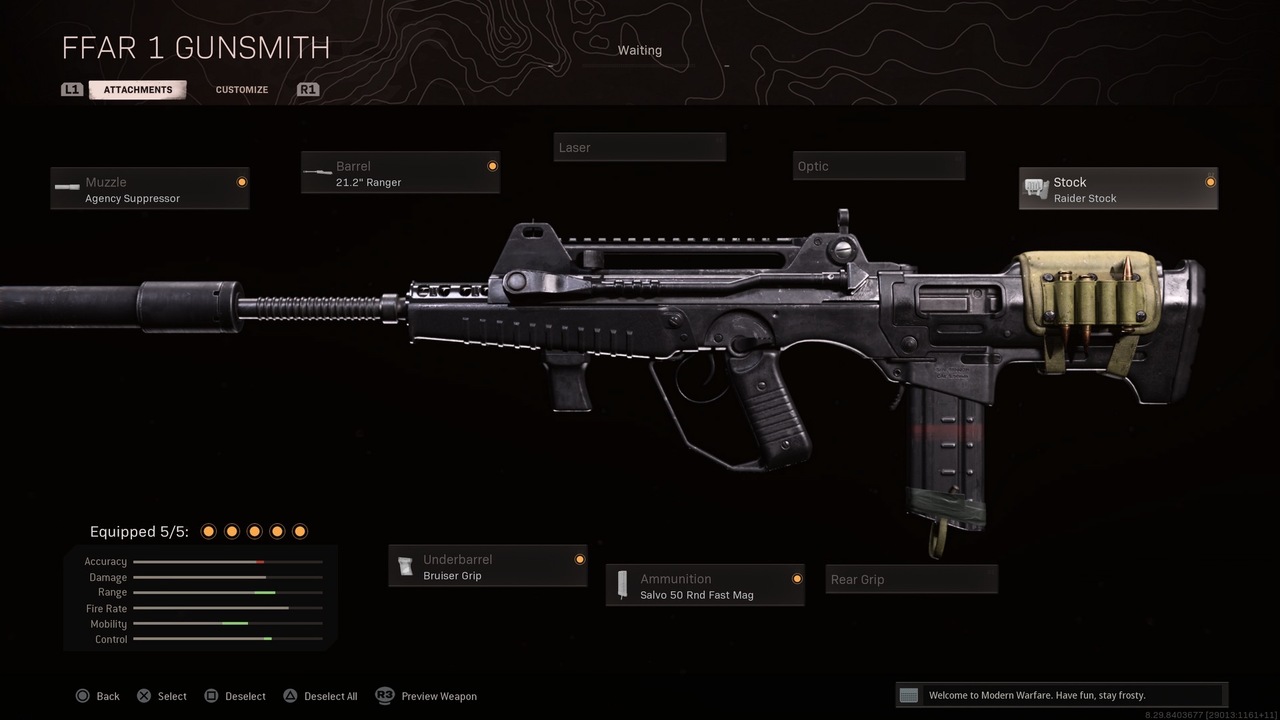Open the Customize tab
Image resolution: width=1280 pixels, height=720 pixels.
point(242,90)
